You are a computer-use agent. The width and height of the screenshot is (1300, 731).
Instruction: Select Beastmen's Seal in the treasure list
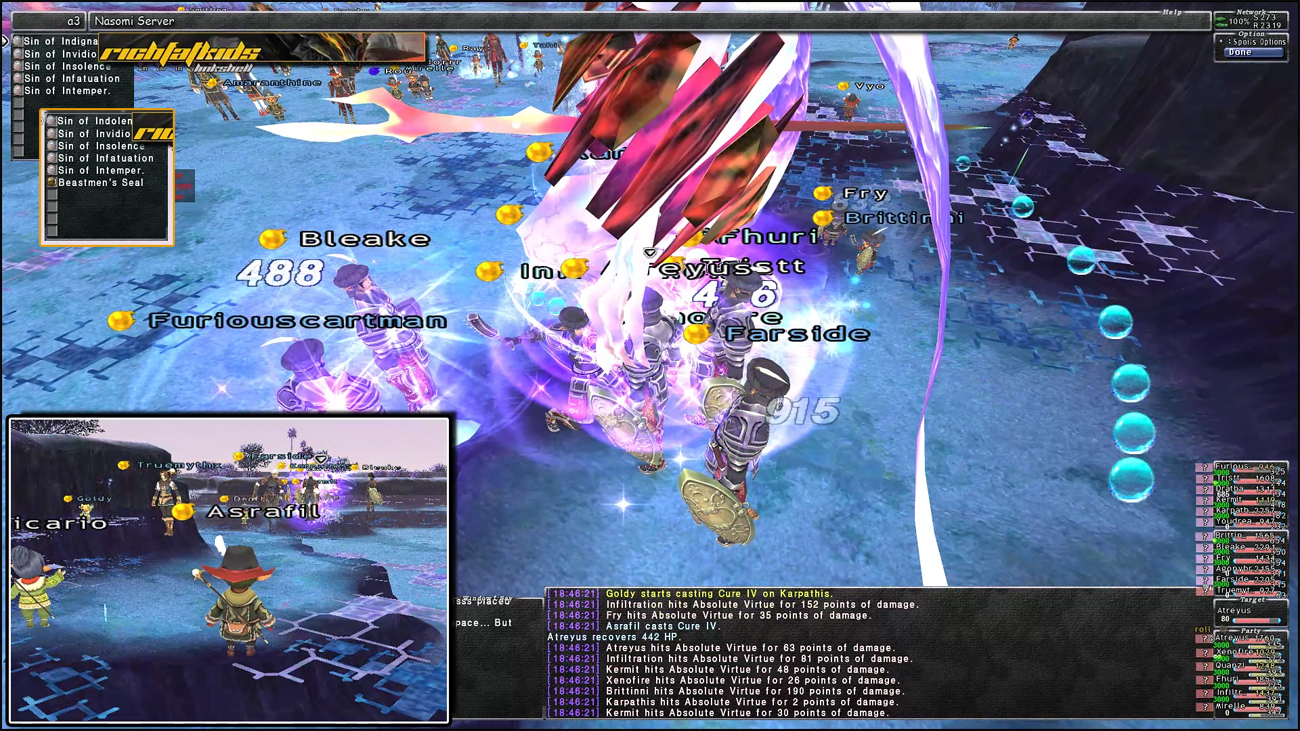(100, 183)
